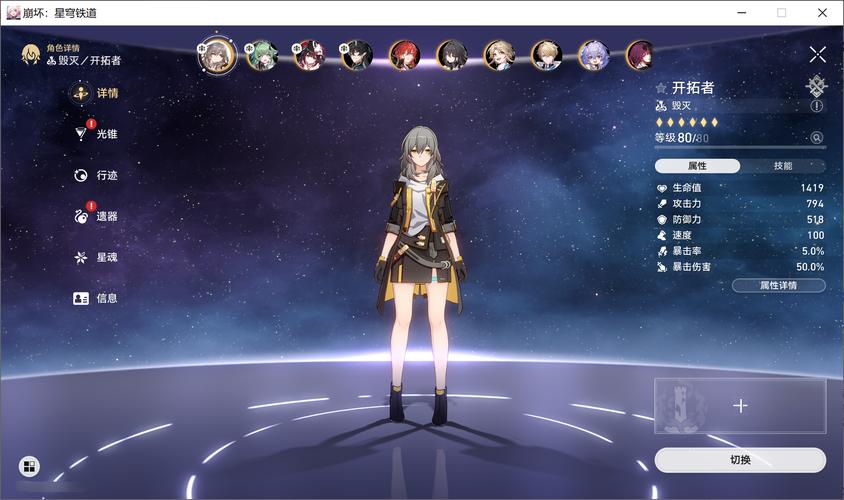Click the exclamation info icon beside 毁灭
This screenshot has height=500, width=844.
pos(817,106)
